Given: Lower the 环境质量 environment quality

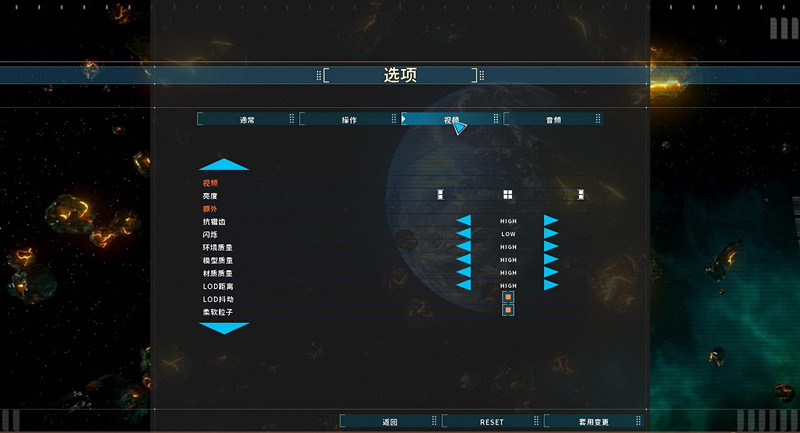Looking at the screenshot, I should click(x=464, y=247).
